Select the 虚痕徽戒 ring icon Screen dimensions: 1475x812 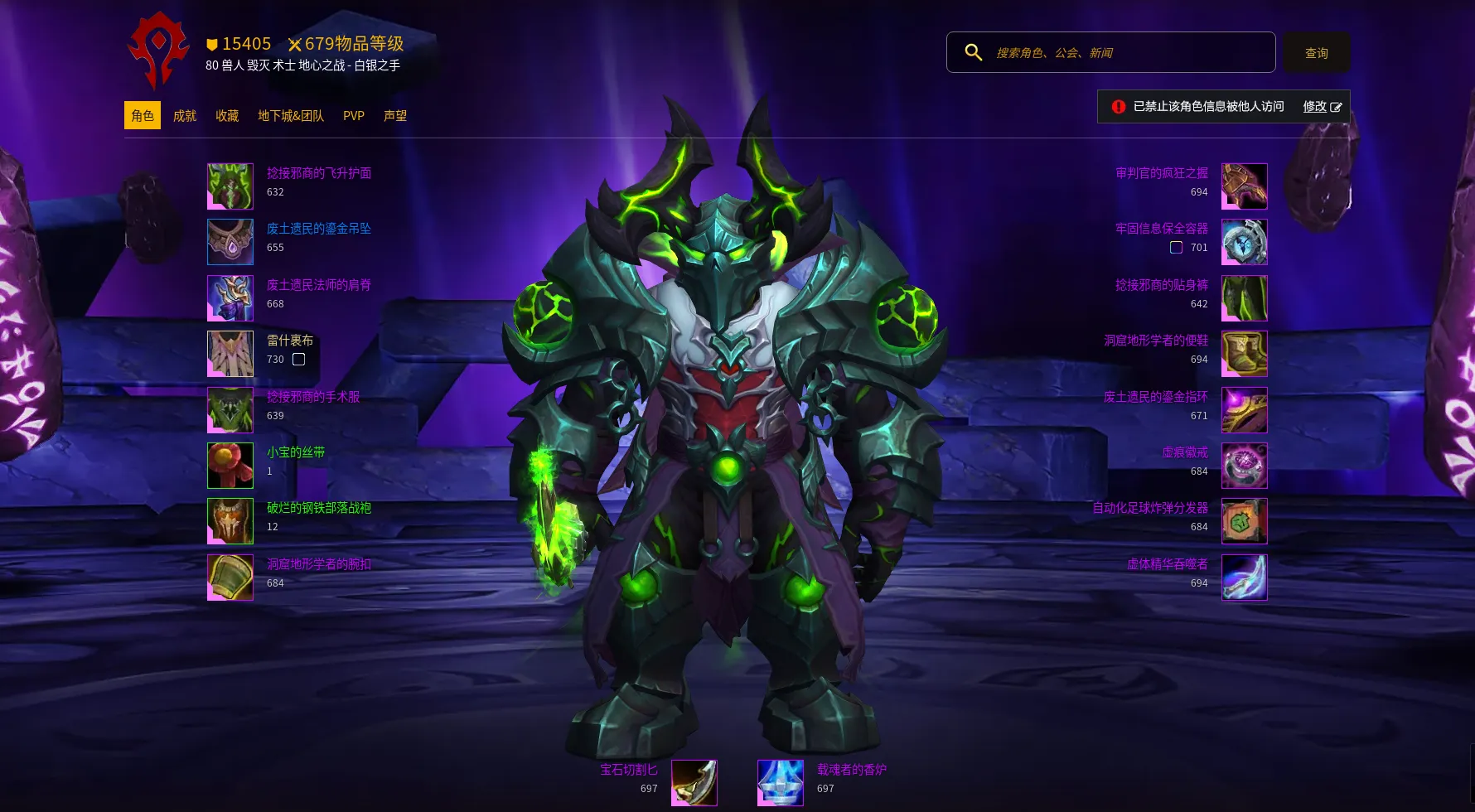[1244, 466]
